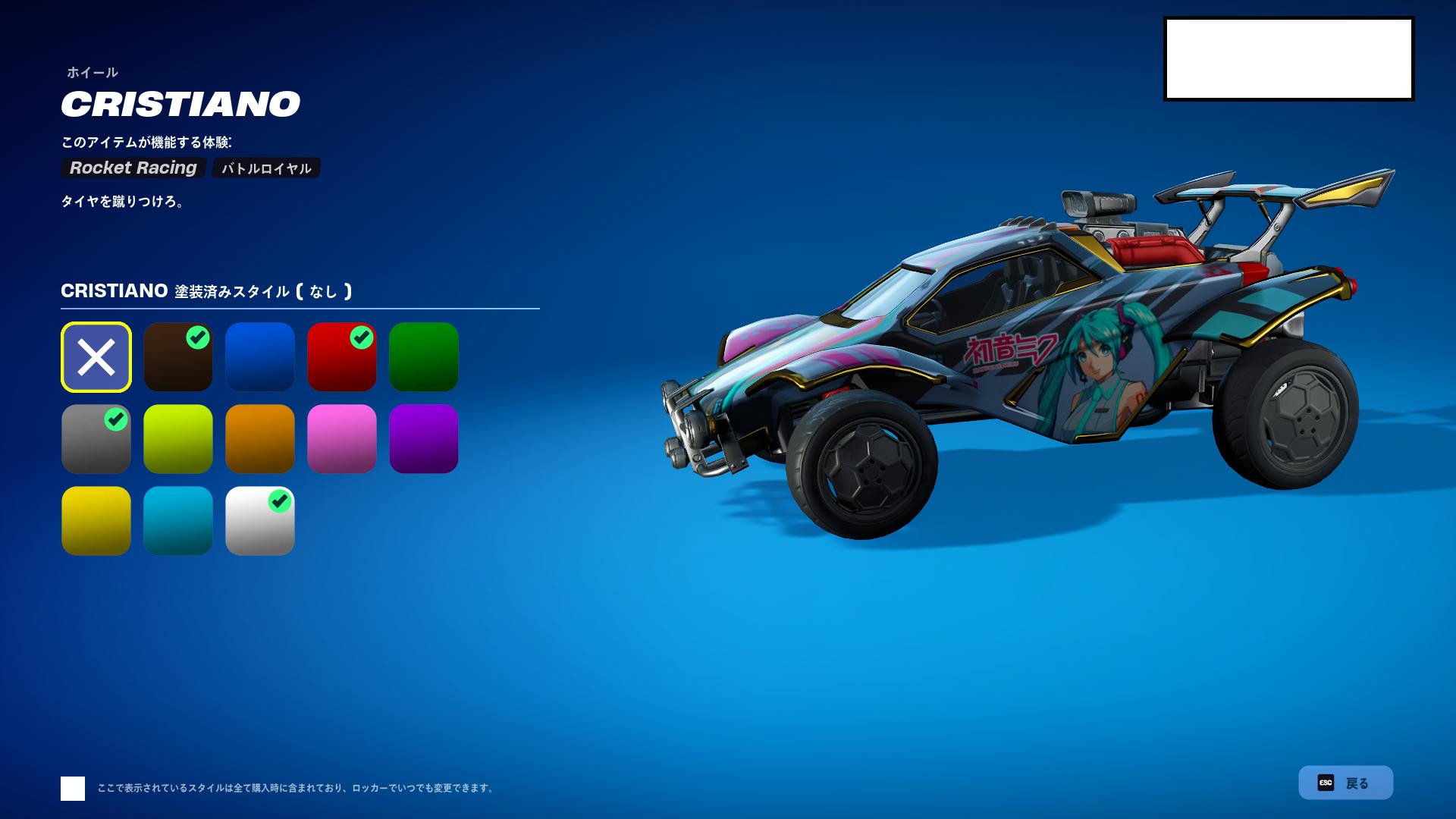Pick the white paint swatch
This screenshot has width=1456, height=819.
[x=260, y=521]
